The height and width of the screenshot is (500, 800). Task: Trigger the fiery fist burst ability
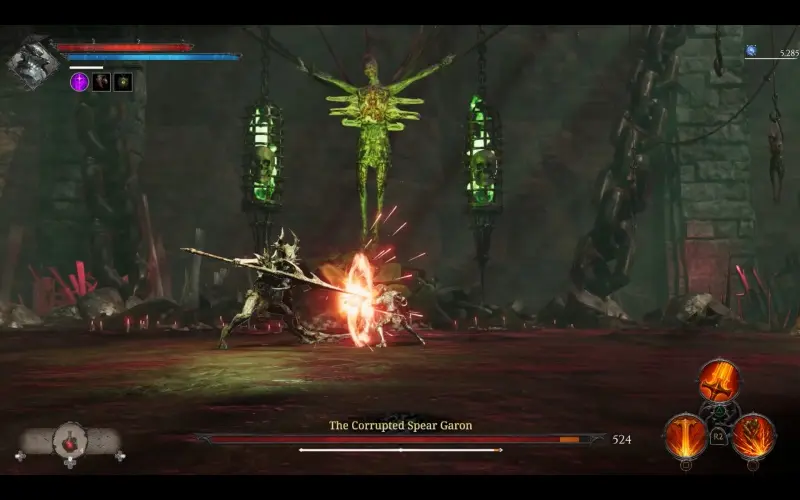coord(753,435)
